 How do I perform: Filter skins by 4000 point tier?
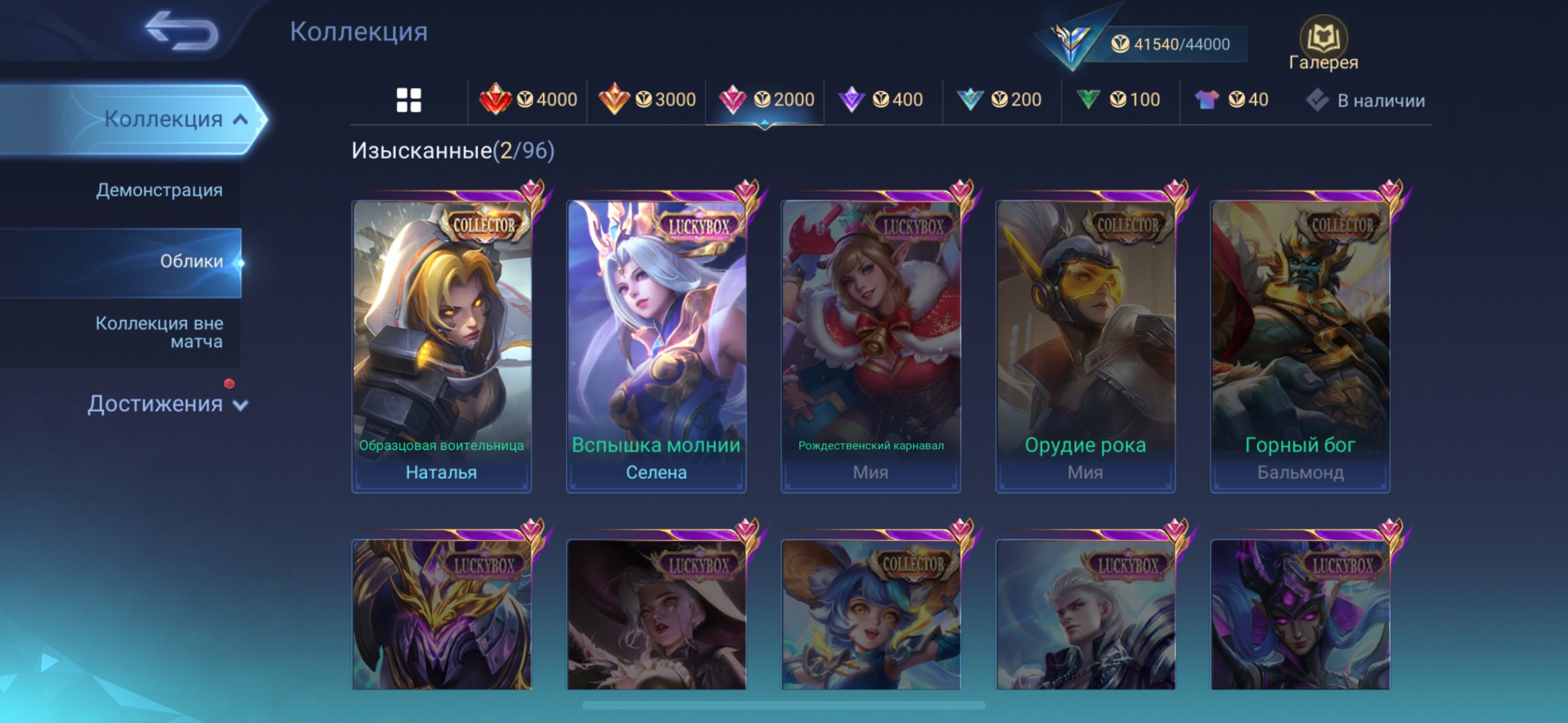coord(528,99)
